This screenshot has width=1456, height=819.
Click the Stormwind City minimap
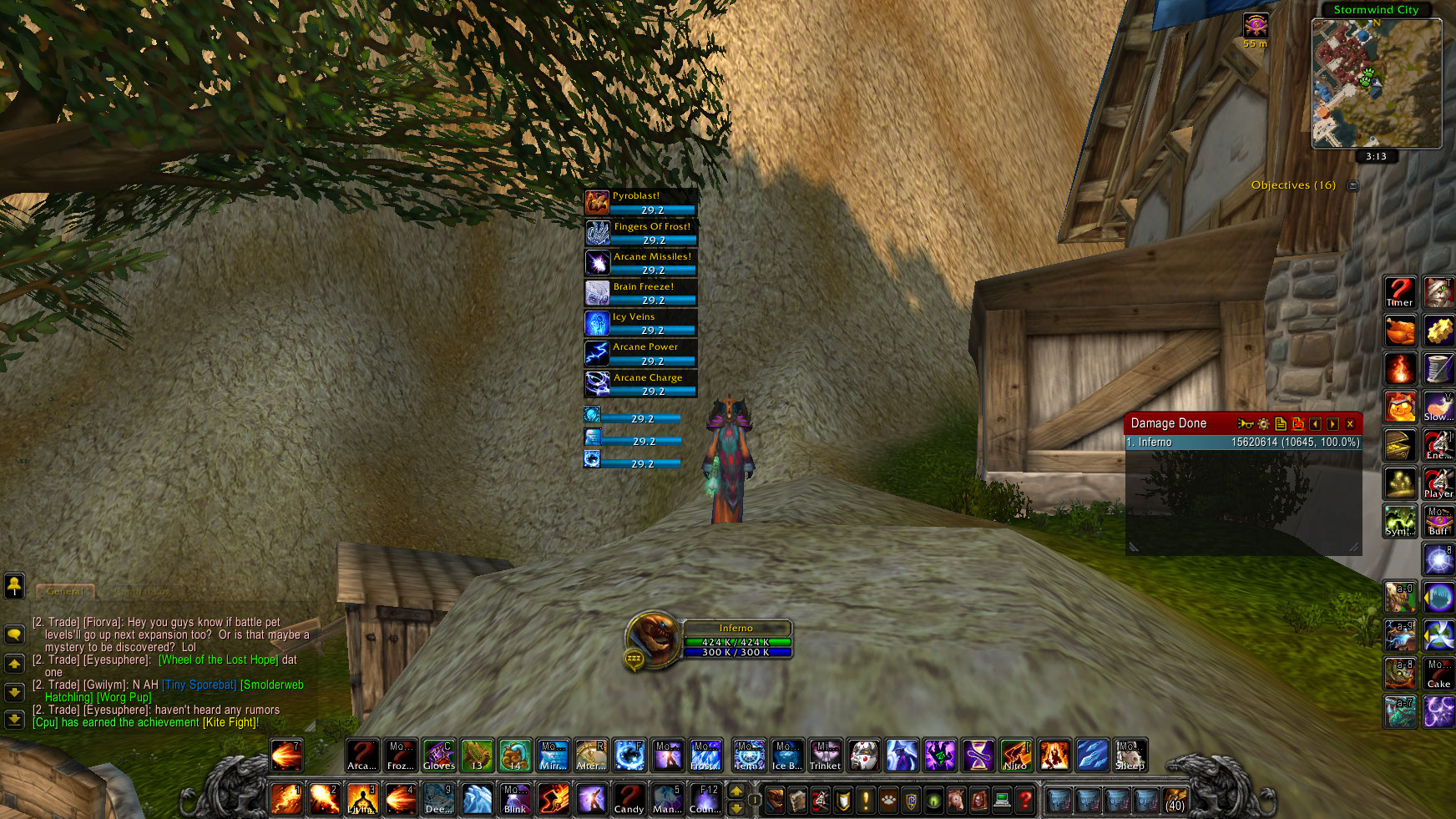[x=1376, y=83]
